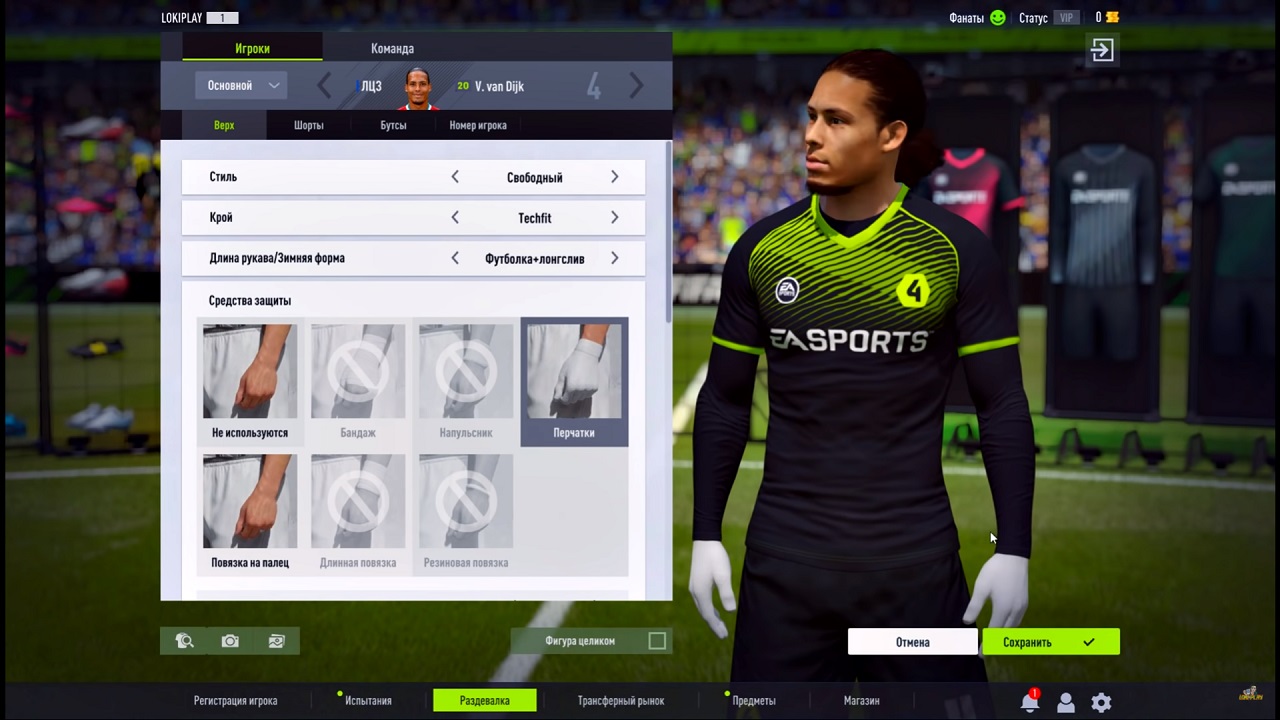Open the face zoom camera view
Screen dimensions: 1280x720
184,641
